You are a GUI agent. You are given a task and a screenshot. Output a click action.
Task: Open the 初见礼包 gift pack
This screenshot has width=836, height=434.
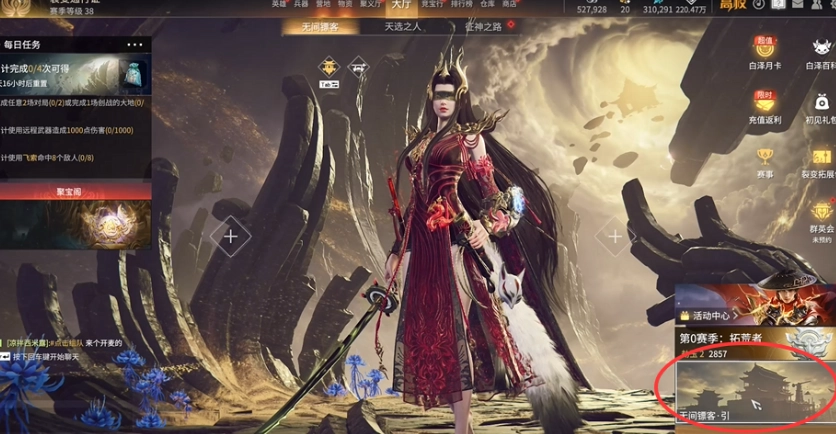point(821,107)
